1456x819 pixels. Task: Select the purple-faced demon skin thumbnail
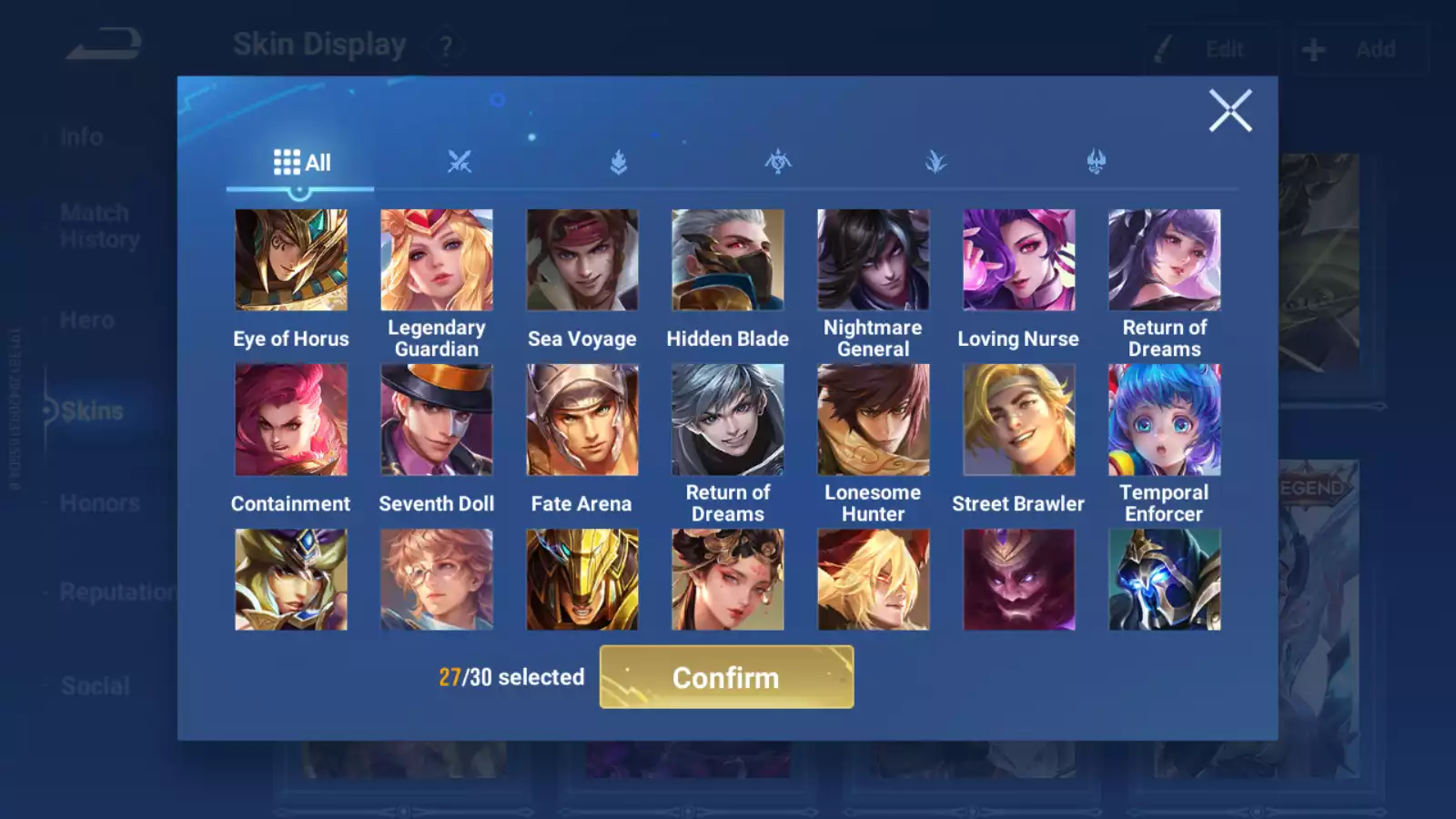(x=1019, y=580)
